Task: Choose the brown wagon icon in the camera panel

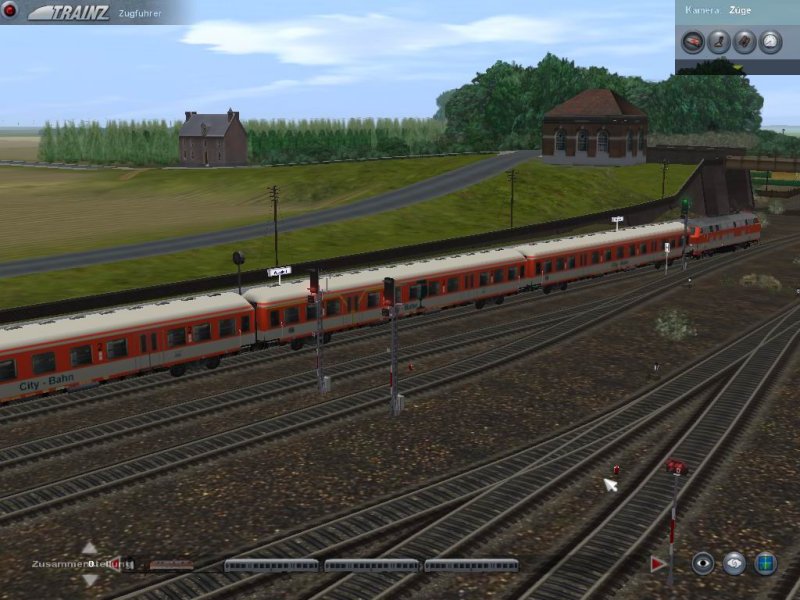Action: pyautogui.click(x=744, y=41)
